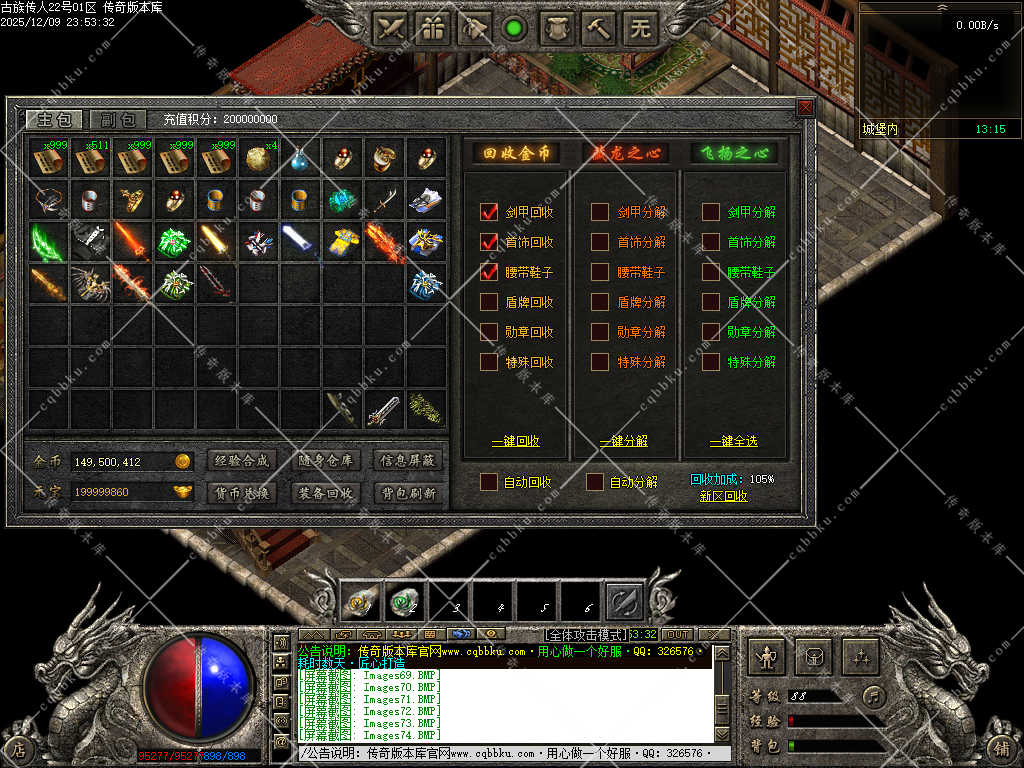This screenshot has height=768, width=1024.
Task: Refresh bag with 背包刷新
Action: [408, 493]
